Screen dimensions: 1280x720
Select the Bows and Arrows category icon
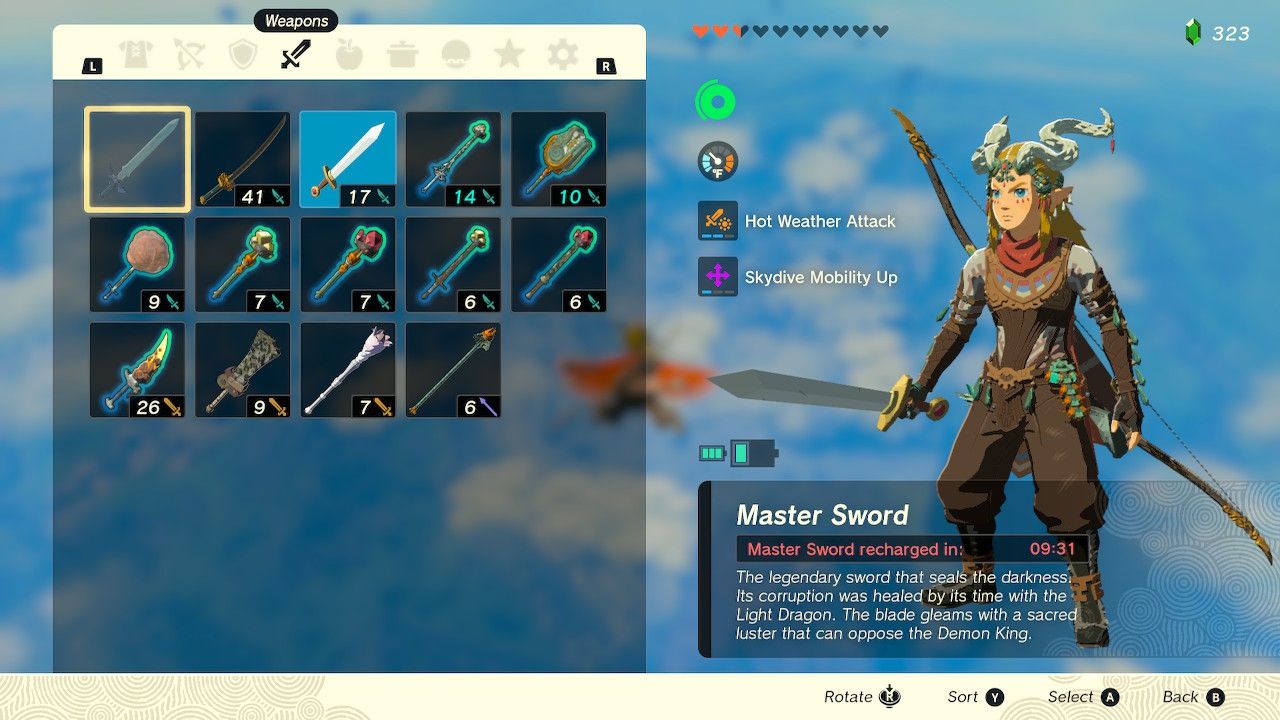[190, 55]
